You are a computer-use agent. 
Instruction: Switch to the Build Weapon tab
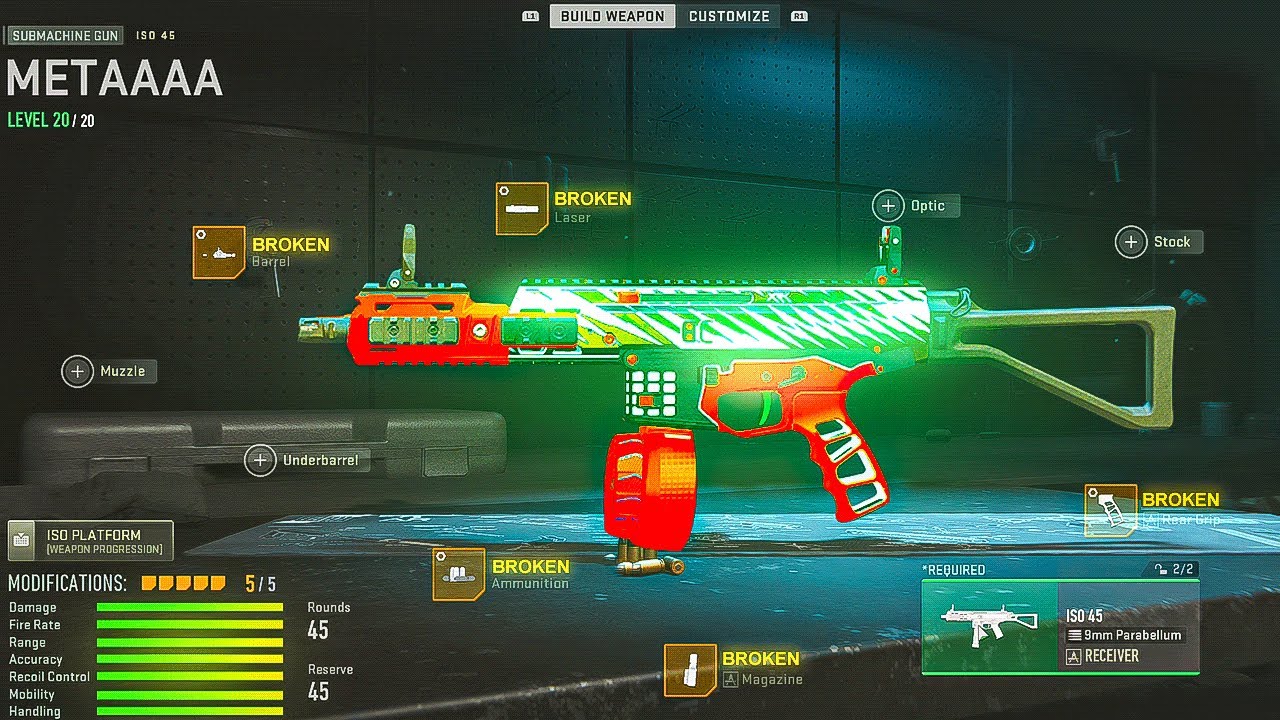pos(612,16)
